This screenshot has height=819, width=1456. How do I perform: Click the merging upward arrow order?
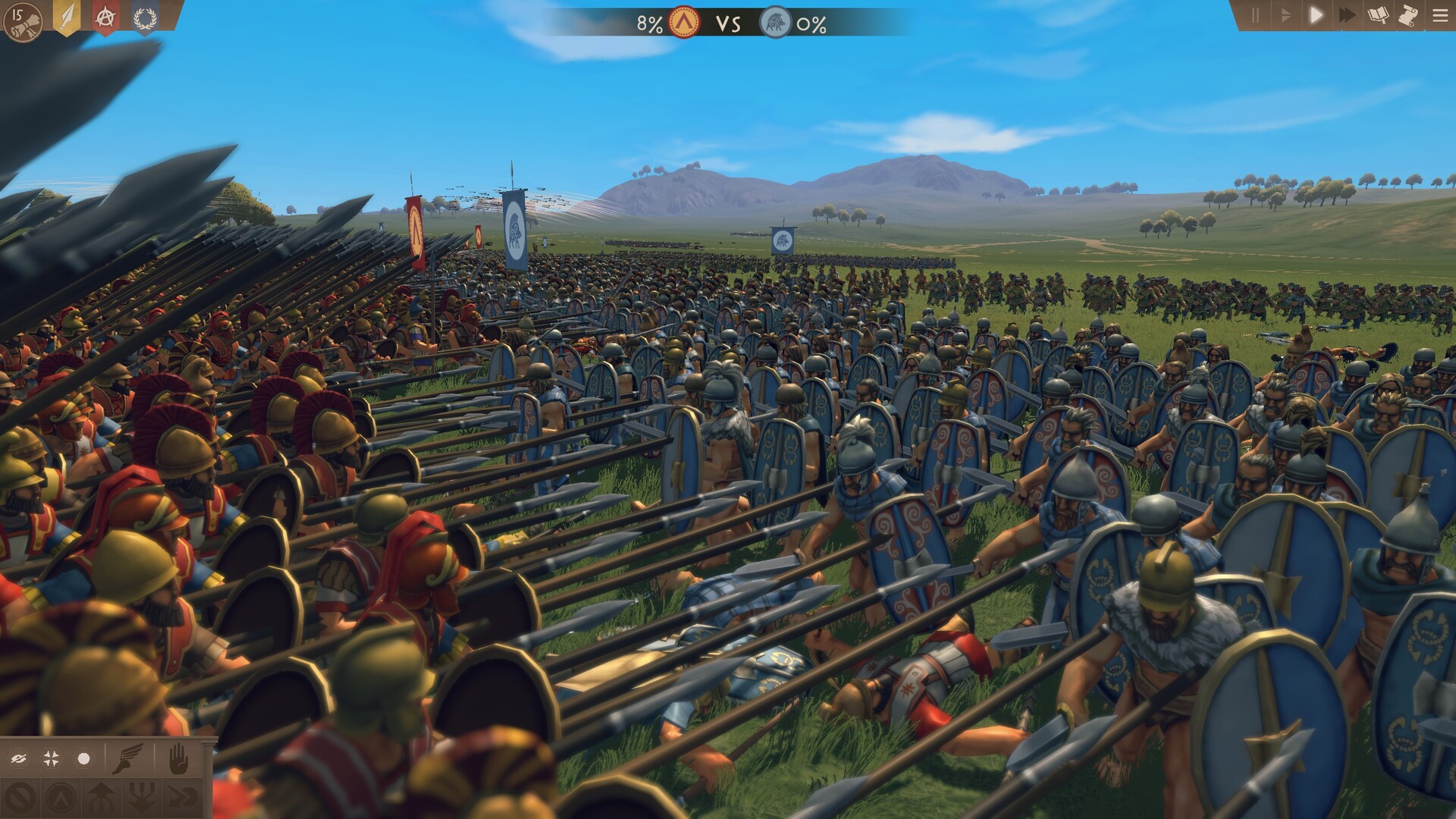[x=102, y=797]
